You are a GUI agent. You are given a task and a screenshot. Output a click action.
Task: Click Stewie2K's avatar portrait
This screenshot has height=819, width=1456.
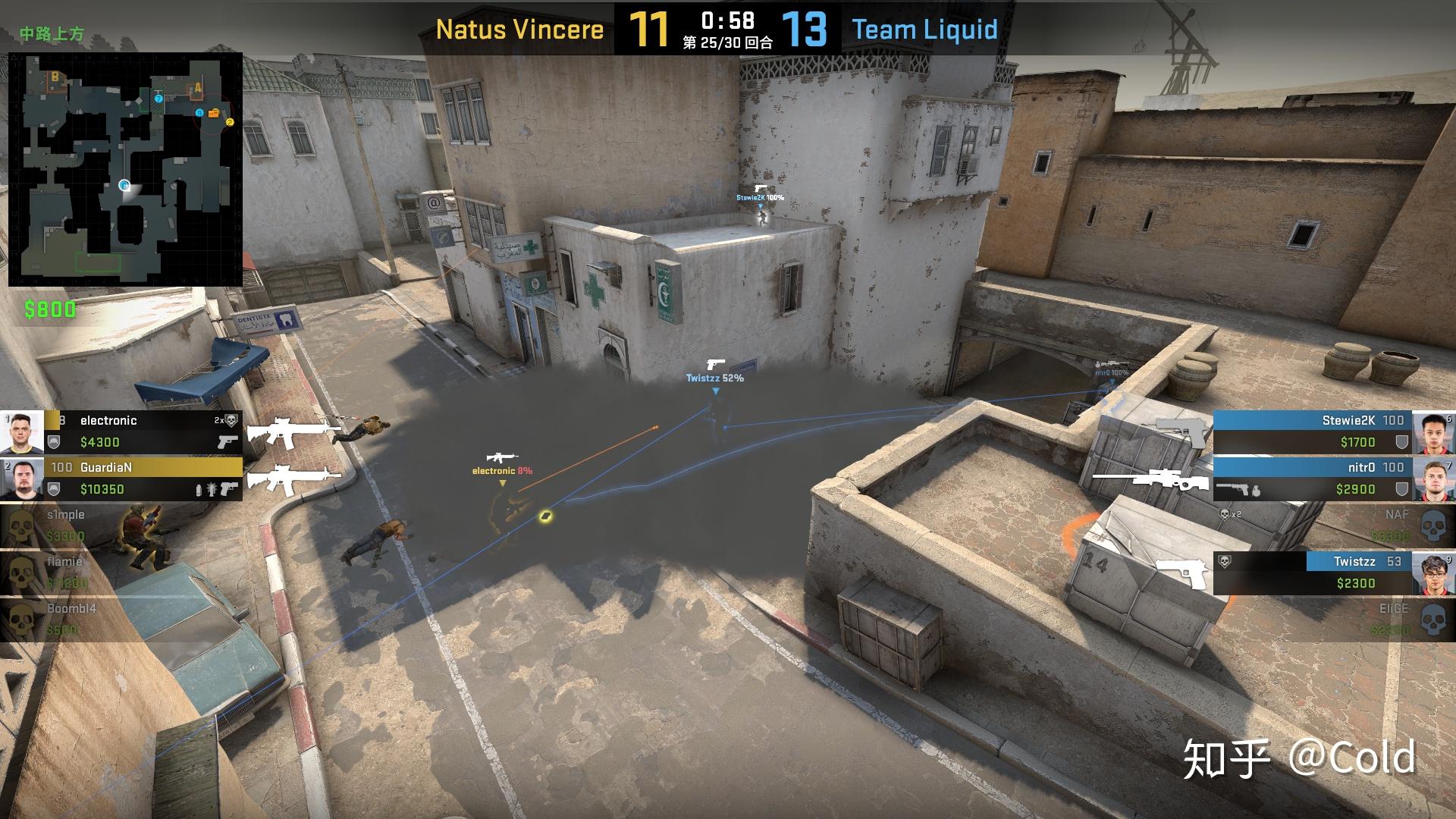1433,432
